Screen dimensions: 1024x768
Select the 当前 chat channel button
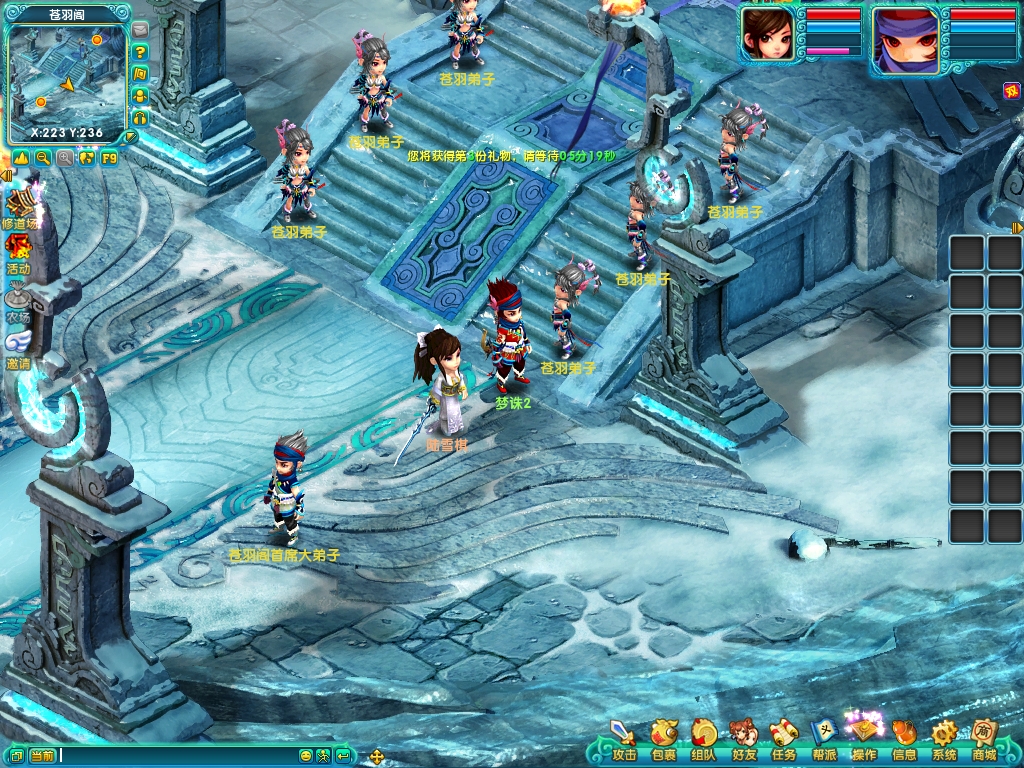click(42, 756)
